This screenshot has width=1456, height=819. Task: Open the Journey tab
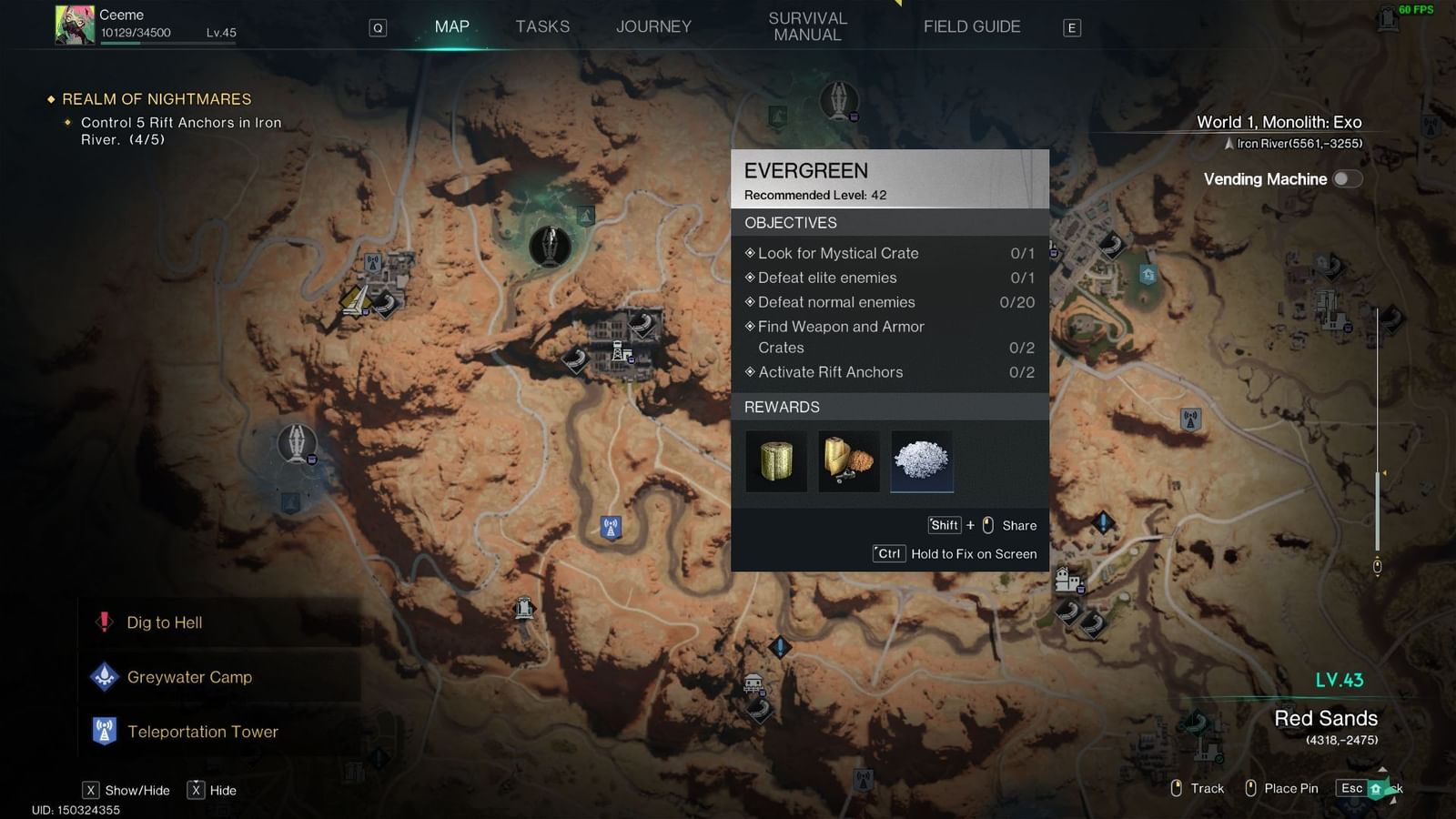point(653,26)
